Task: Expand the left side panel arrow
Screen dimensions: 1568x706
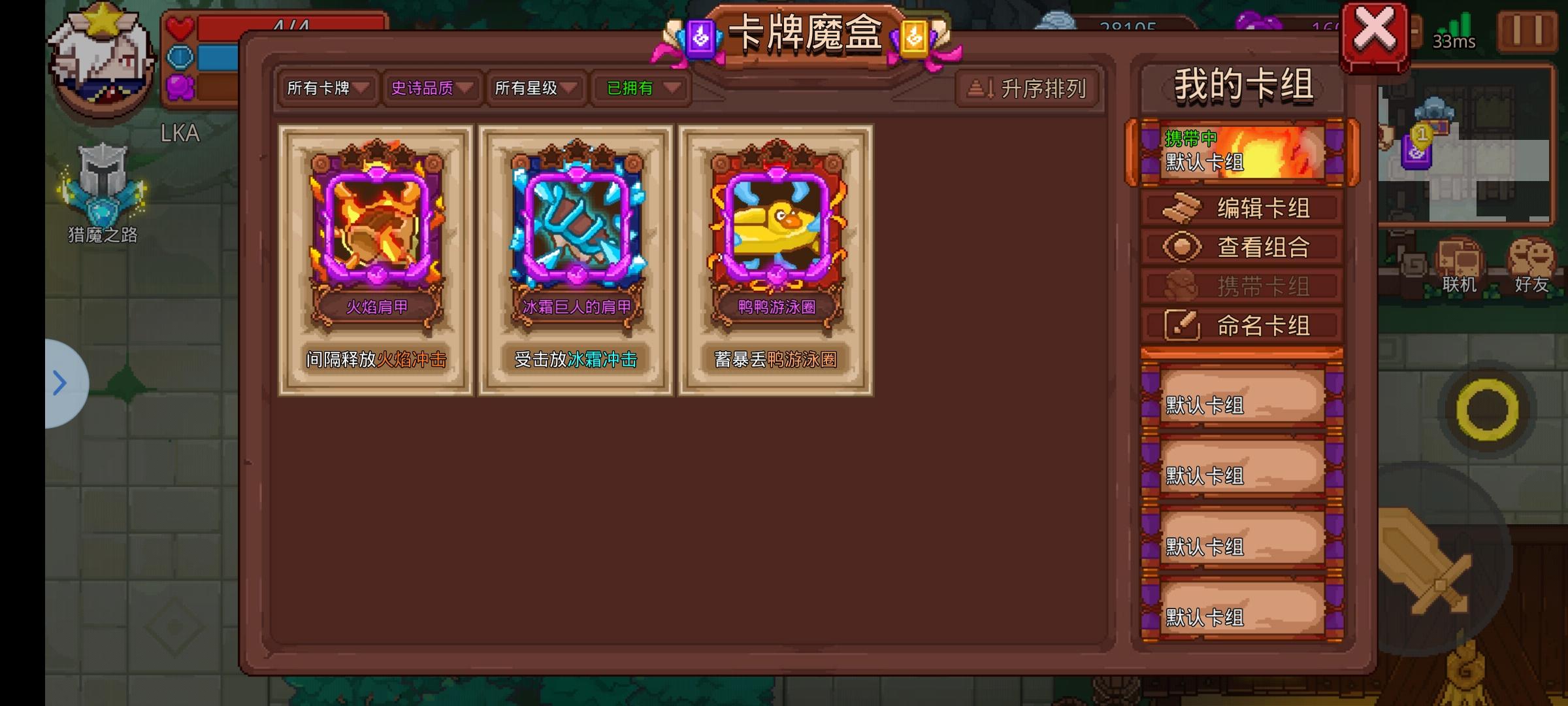Action: click(x=59, y=384)
